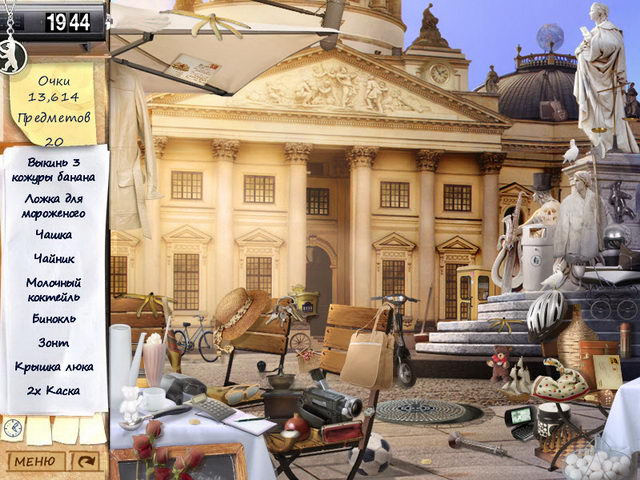This screenshot has width=640, height=480.
Task: Click the curved arrow button
Action: click(x=87, y=461)
